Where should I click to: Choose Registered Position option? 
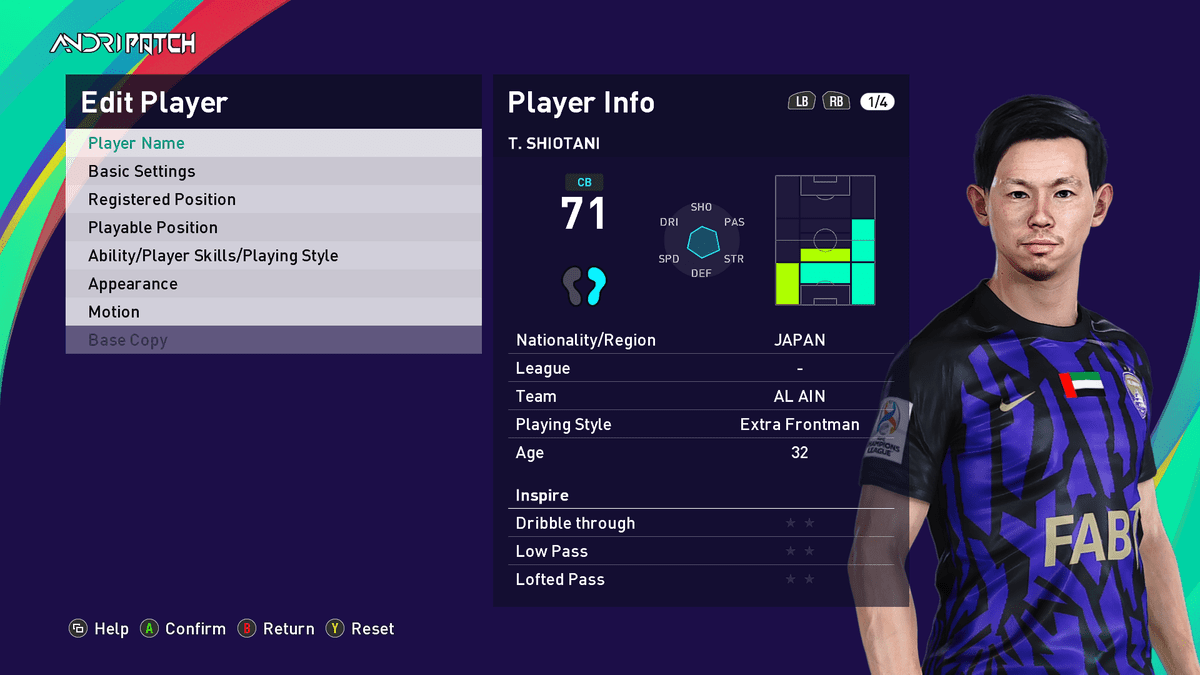click(273, 199)
